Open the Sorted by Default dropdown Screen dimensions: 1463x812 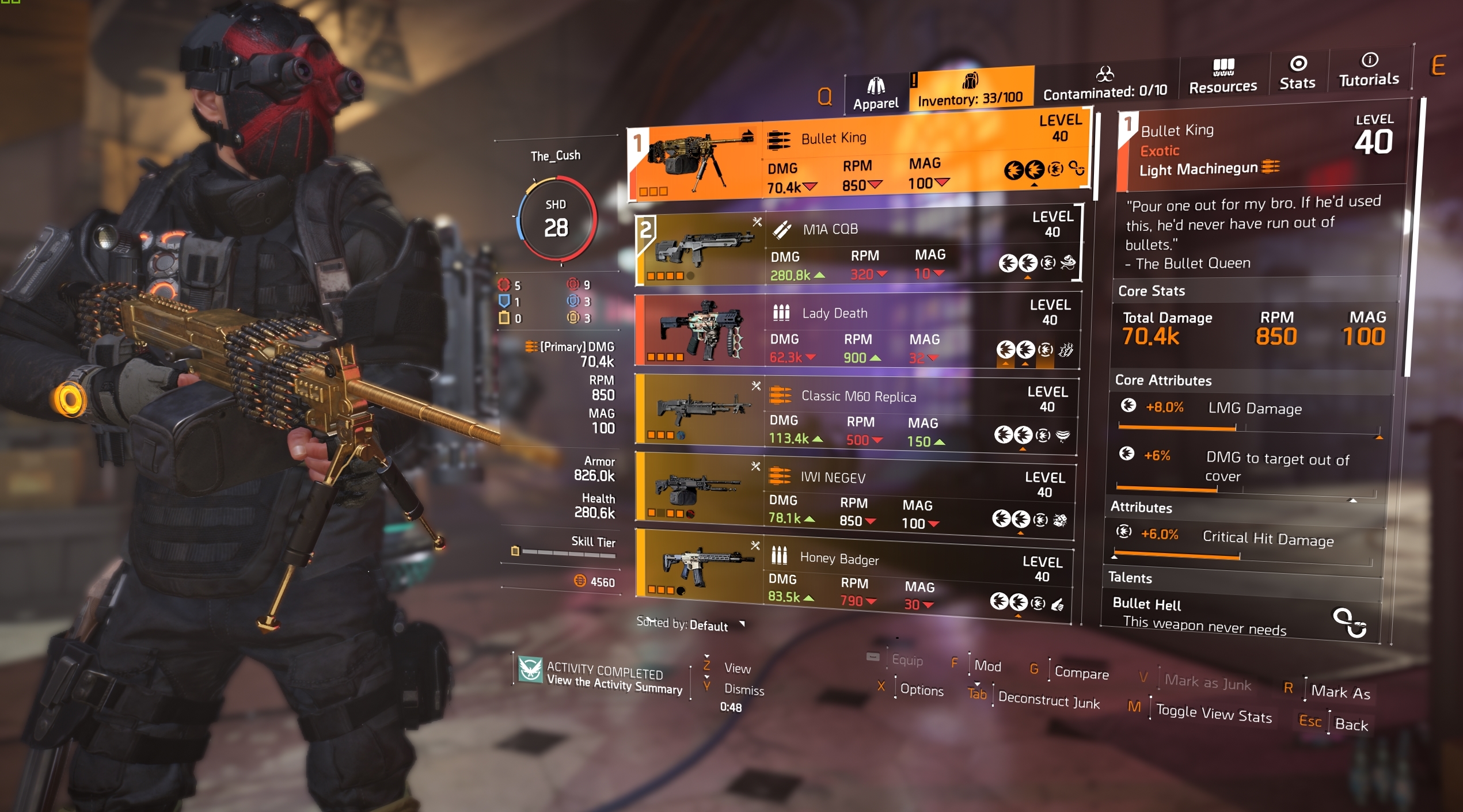[691, 624]
